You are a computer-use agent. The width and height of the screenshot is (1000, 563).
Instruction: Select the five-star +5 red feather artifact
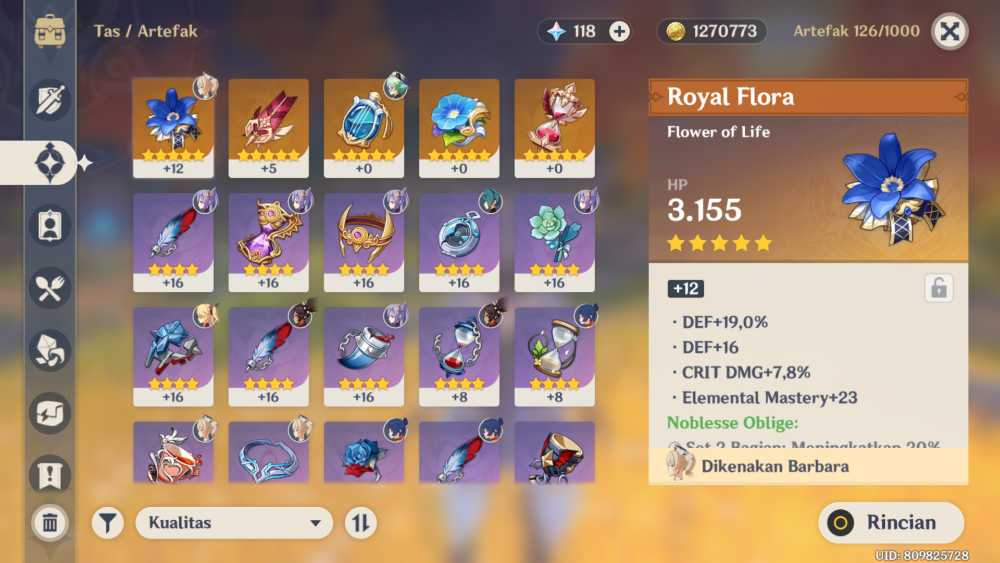pyautogui.click(x=268, y=124)
